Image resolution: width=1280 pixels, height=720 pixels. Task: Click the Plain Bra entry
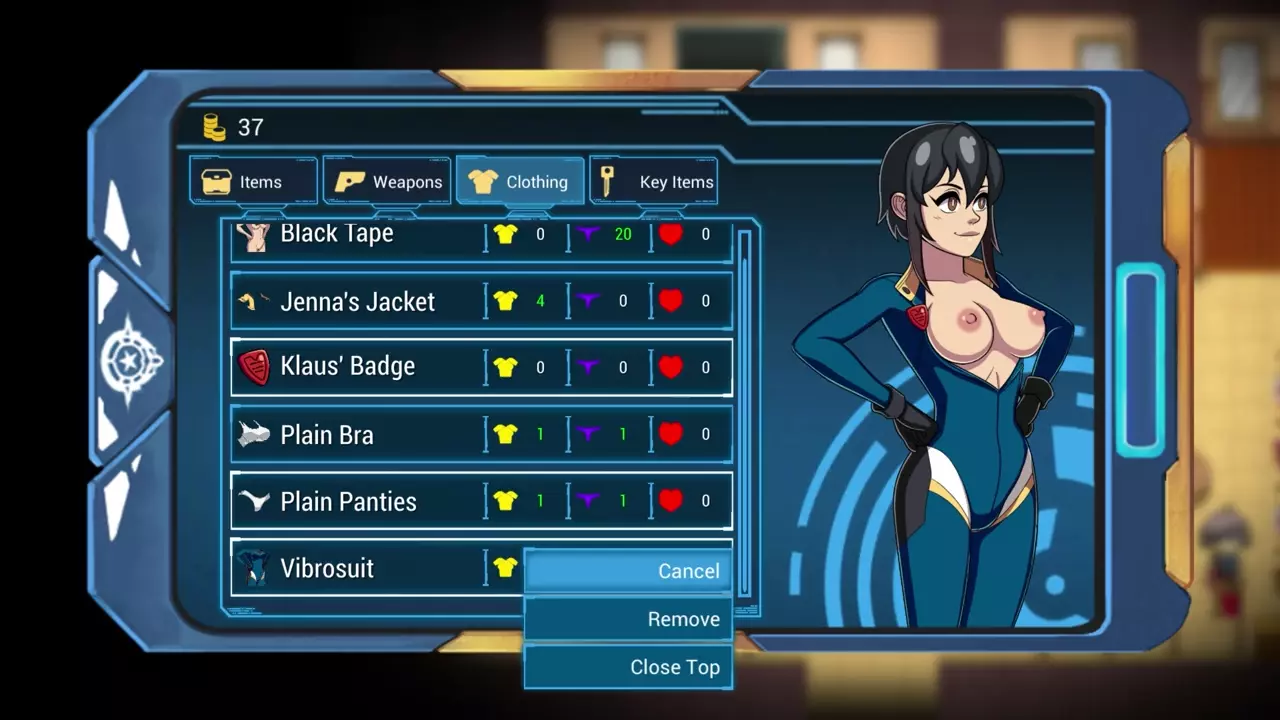tap(327, 435)
